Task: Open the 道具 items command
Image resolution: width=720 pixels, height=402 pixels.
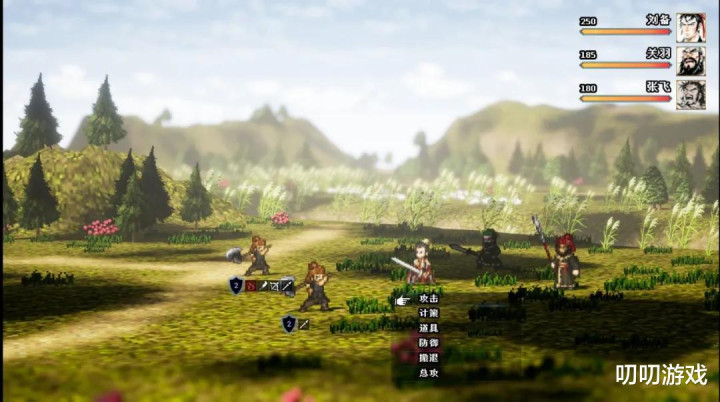Action: coord(428,328)
